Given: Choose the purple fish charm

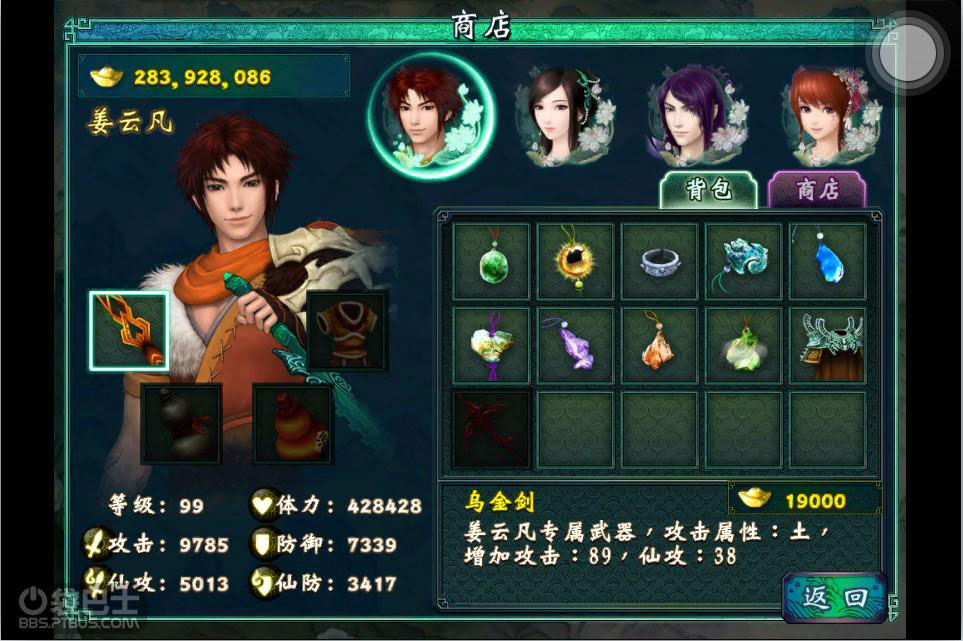Looking at the screenshot, I should [x=575, y=346].
